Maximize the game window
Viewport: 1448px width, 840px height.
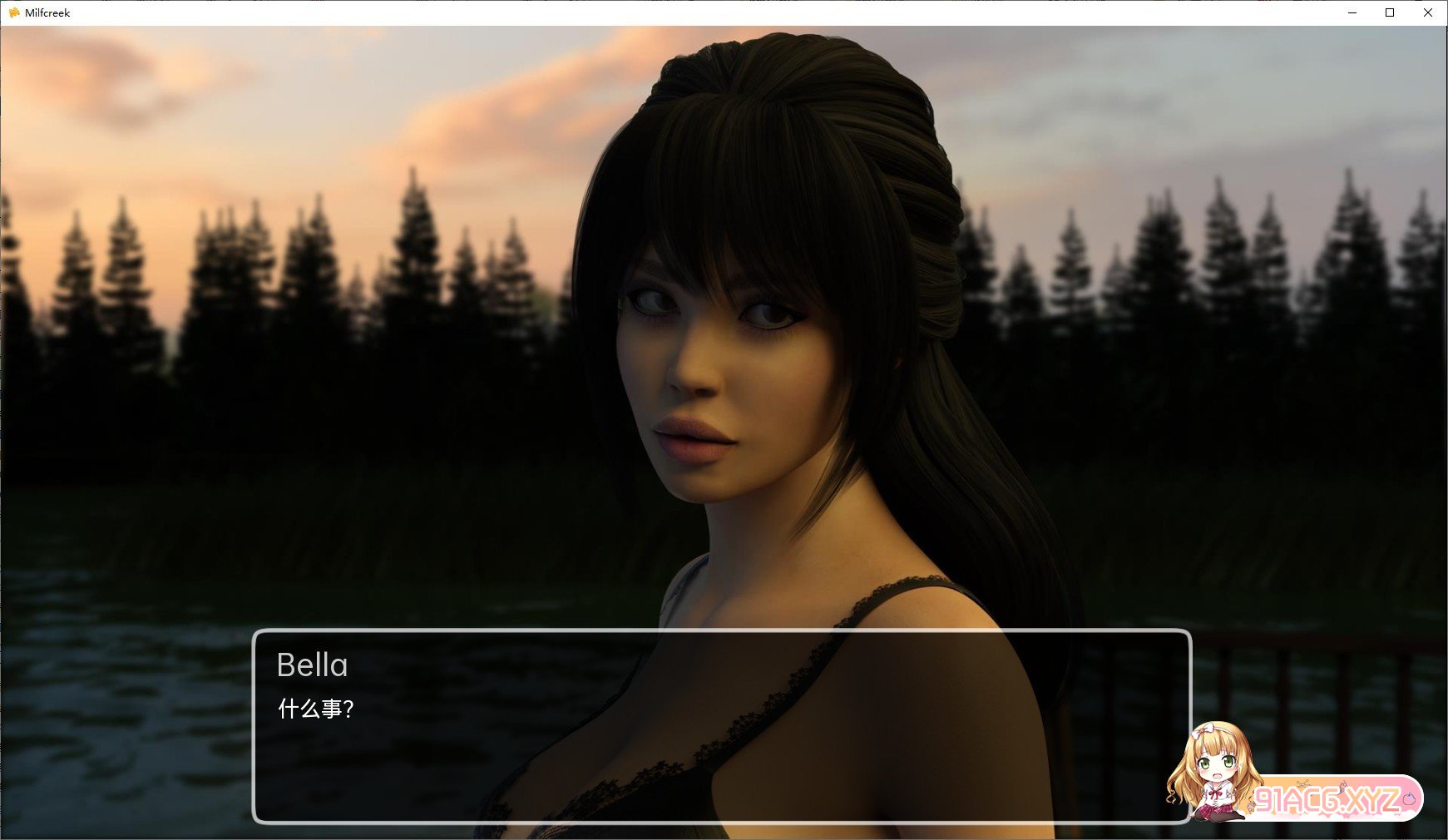coord(1390,12)
